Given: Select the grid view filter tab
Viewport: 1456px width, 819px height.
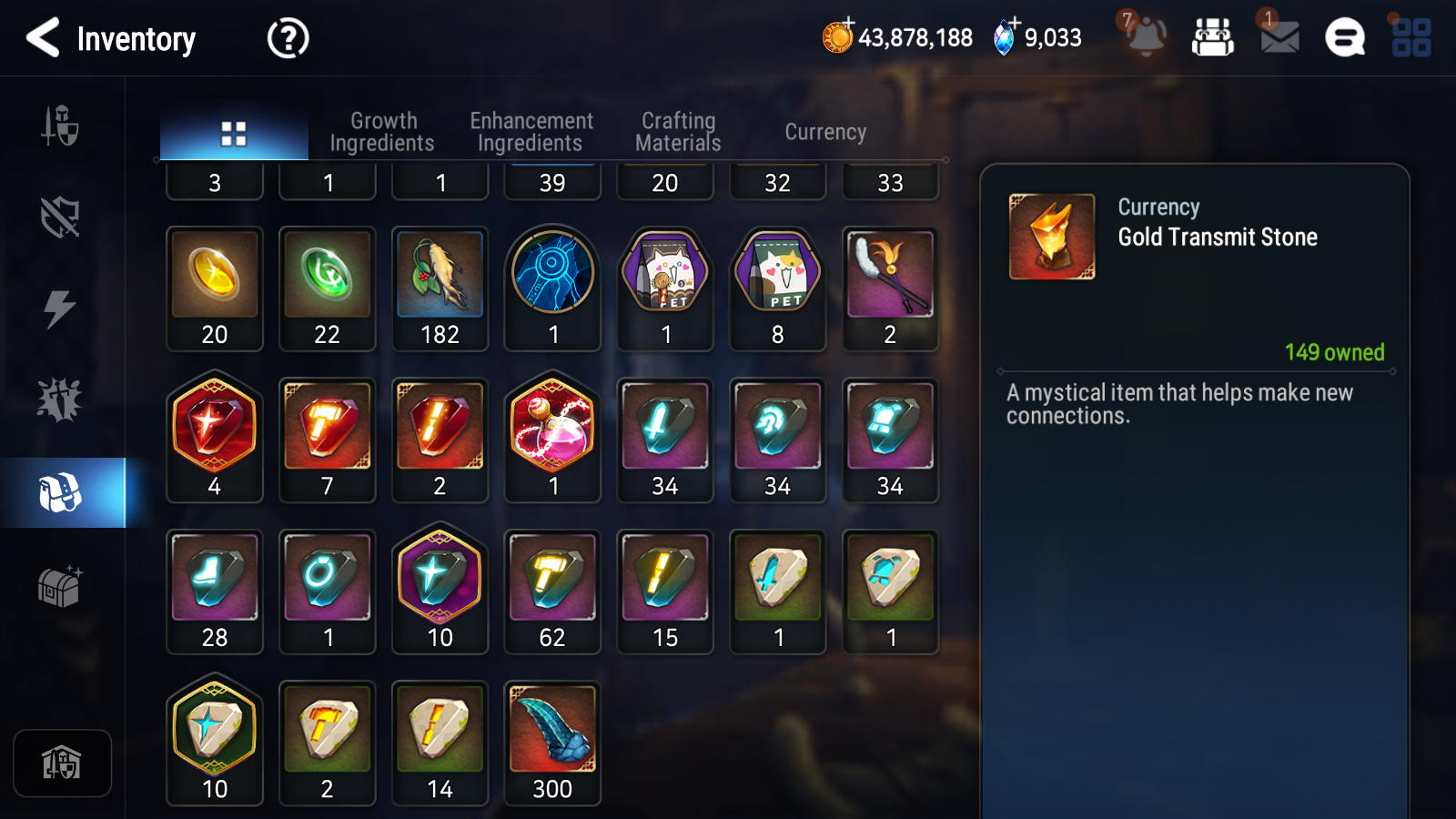Looking at the screenshot, I should tap(234, 131).
